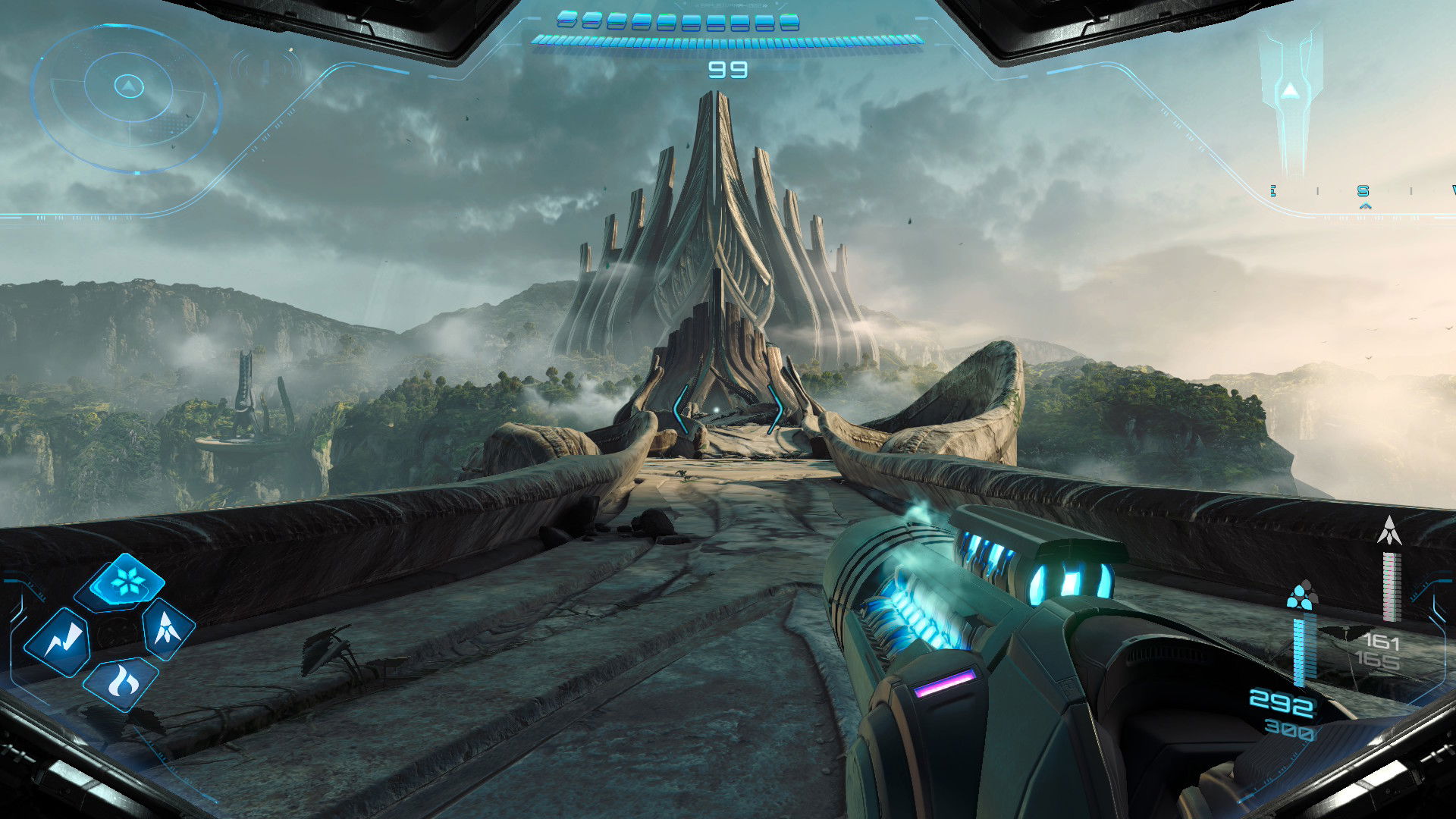Activate the lightning bolt shot icon
Screen dimensions: 1456x819
click(x=58, y=642)
